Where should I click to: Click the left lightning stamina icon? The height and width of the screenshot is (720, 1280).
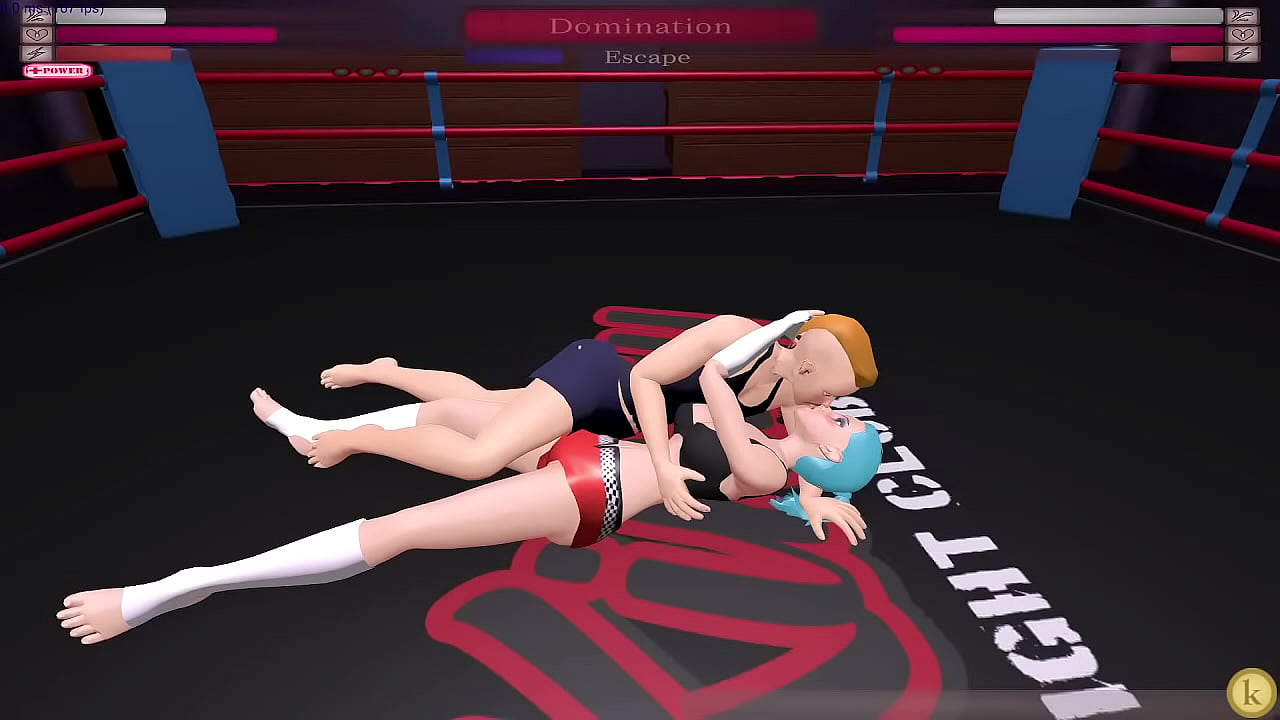(x=36, y=53)
